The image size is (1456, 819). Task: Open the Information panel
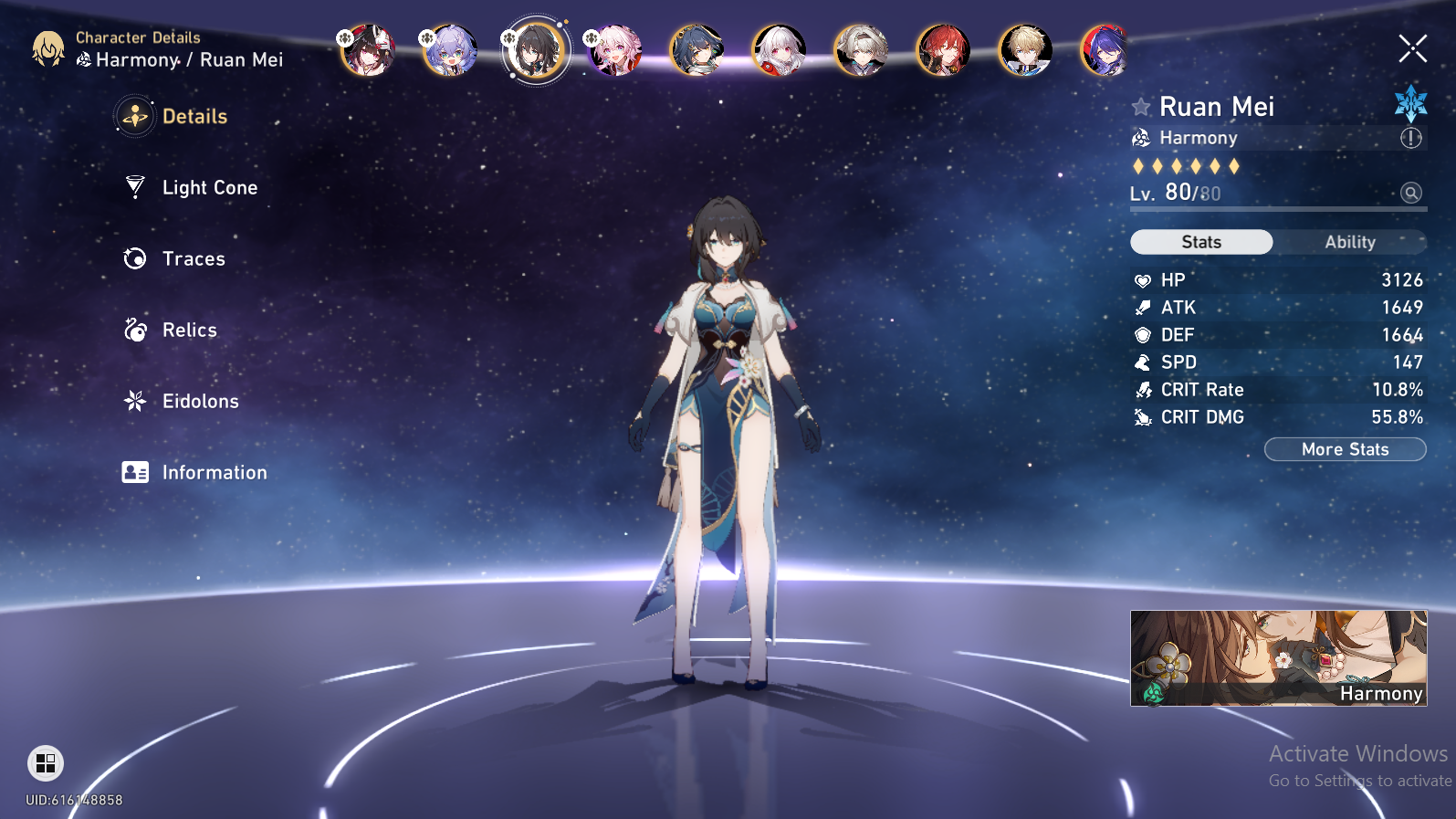coord(214,473)
